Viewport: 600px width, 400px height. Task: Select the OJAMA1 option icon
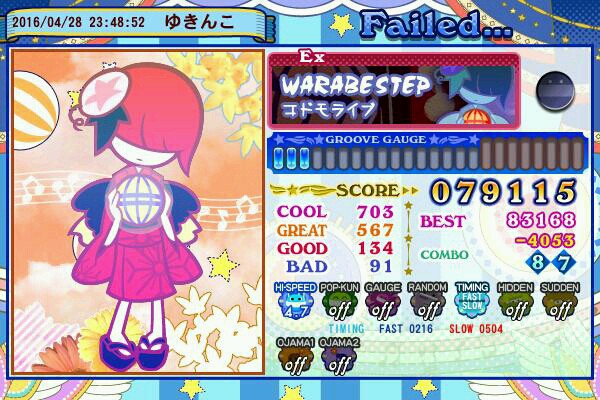click(x=295, y=358)
